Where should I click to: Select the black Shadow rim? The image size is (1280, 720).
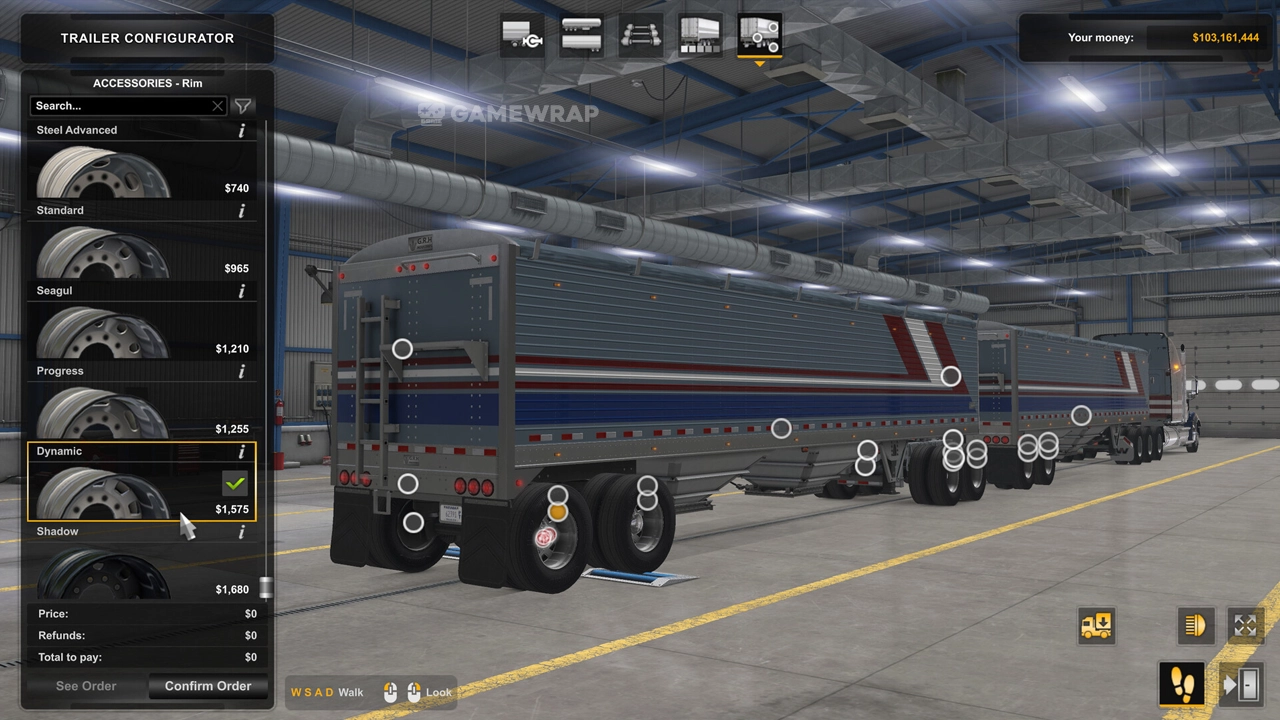click(140, 571)
